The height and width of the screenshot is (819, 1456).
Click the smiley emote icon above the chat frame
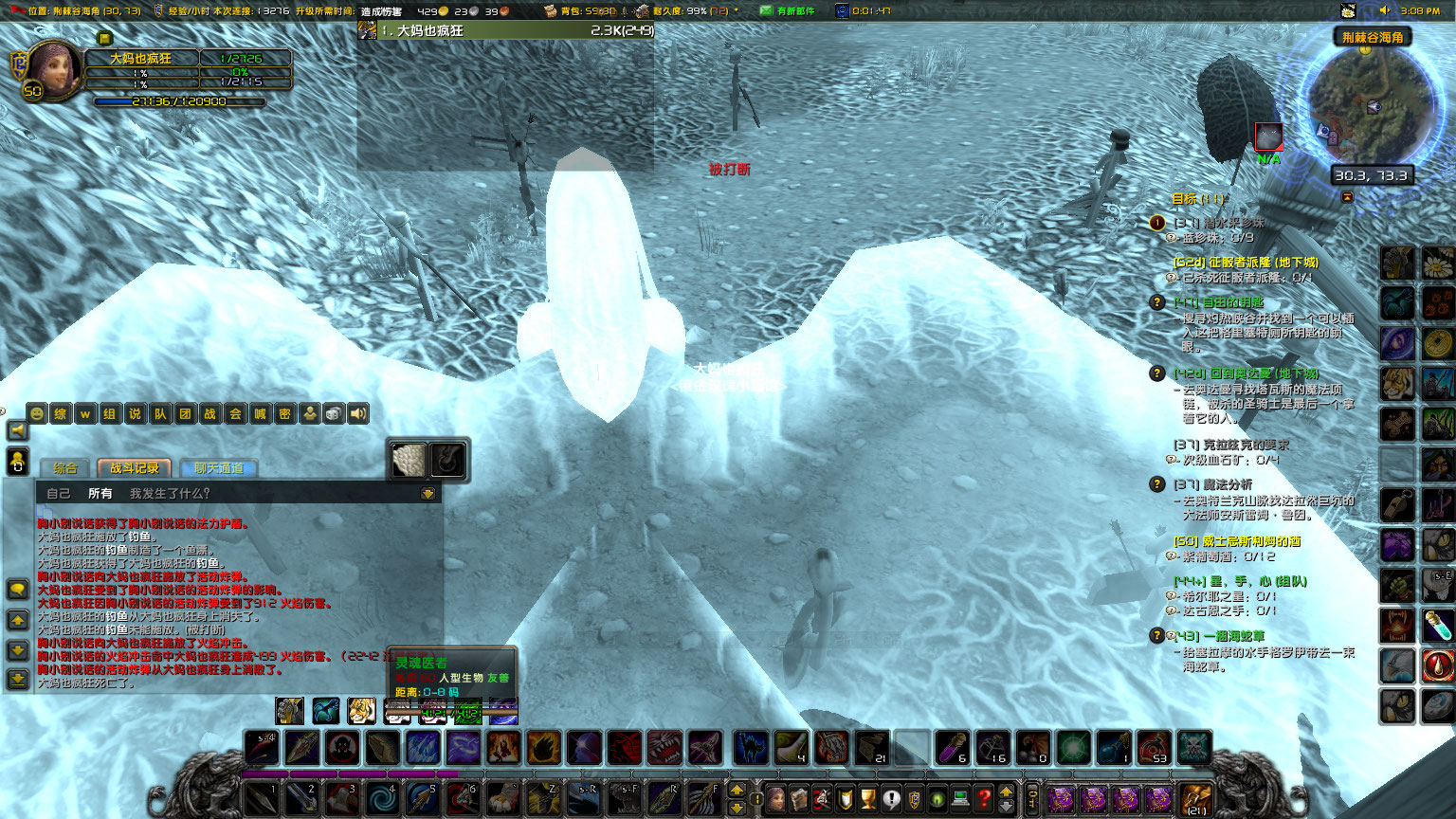(38, 414)
